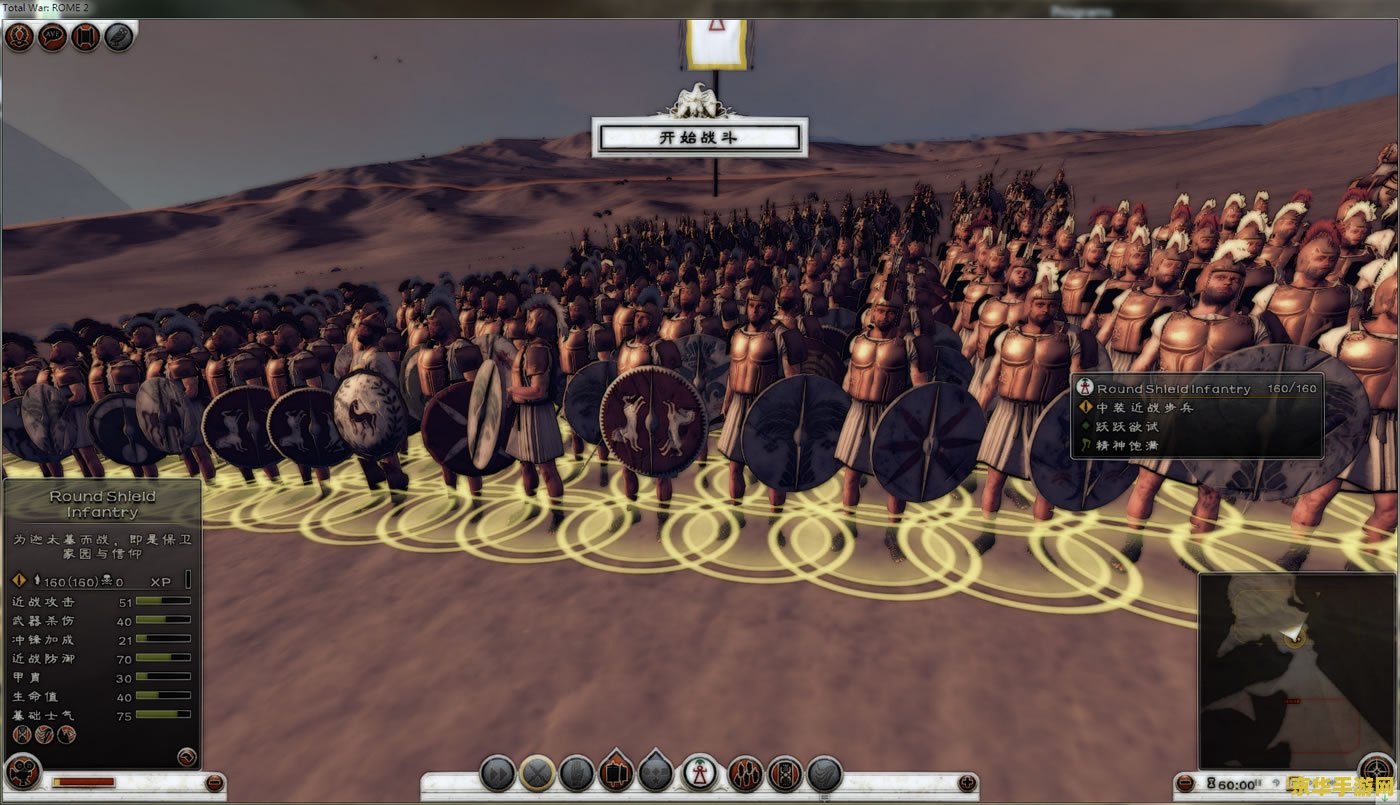The height and width of the screenshot is (805, 1400).
Task: Click the raised hand halt button
Action: (577, 773)
